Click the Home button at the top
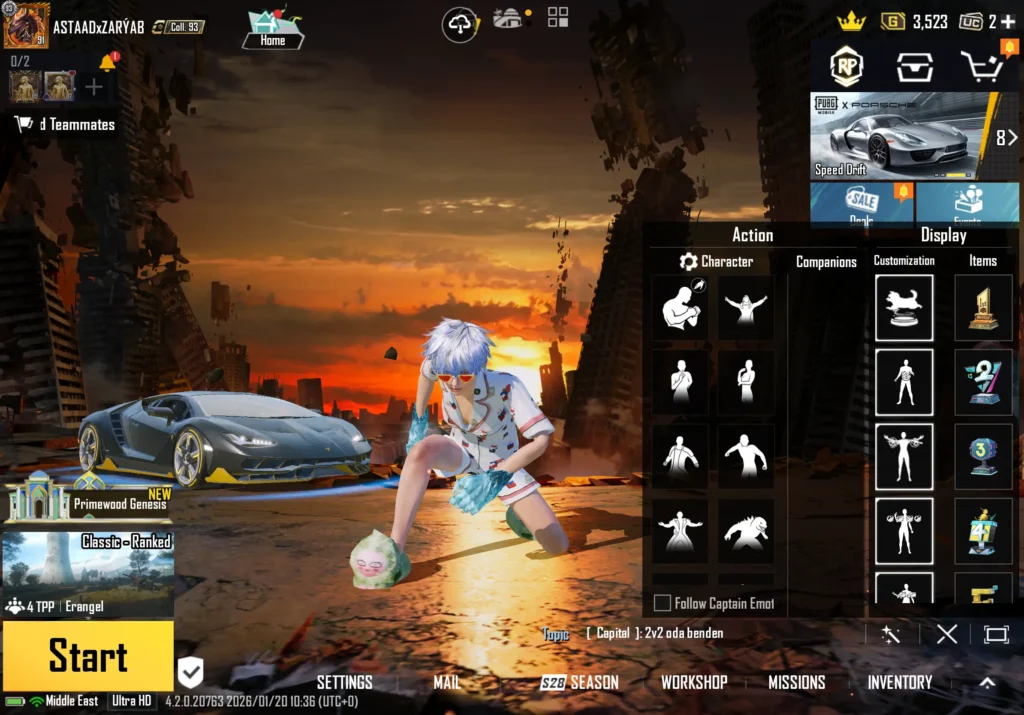1024x715 pixels. [x=272, y=30]
